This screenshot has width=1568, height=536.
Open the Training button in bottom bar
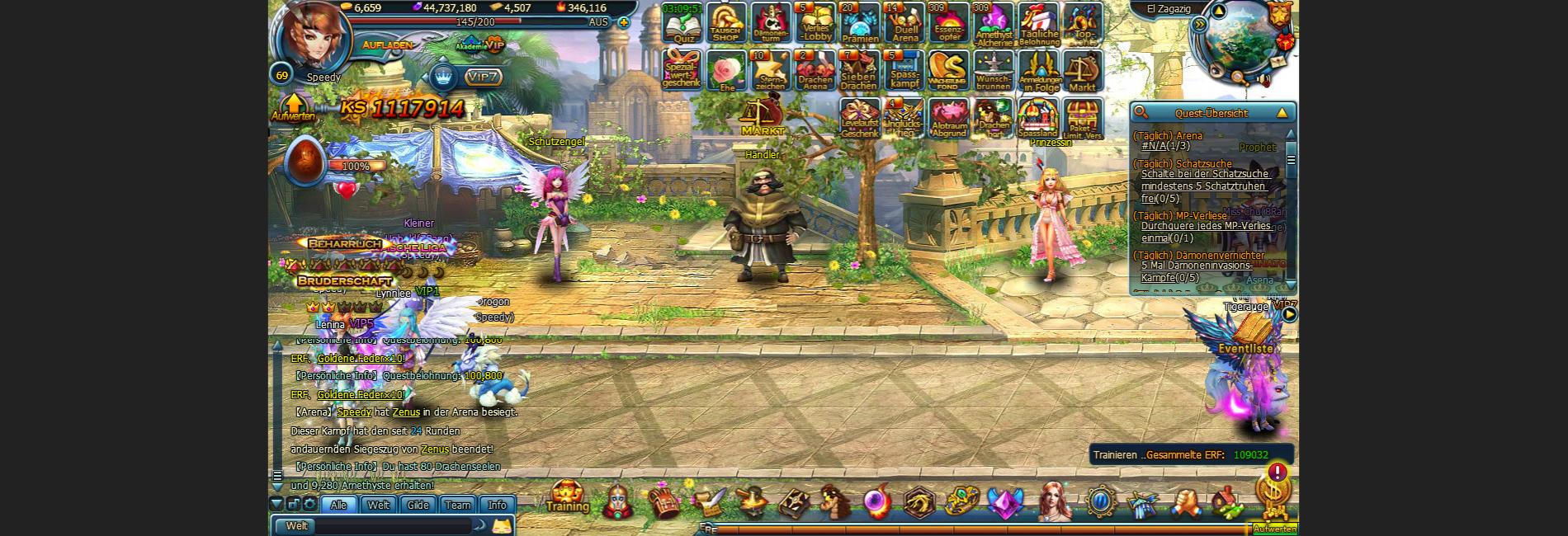point(567,497)
